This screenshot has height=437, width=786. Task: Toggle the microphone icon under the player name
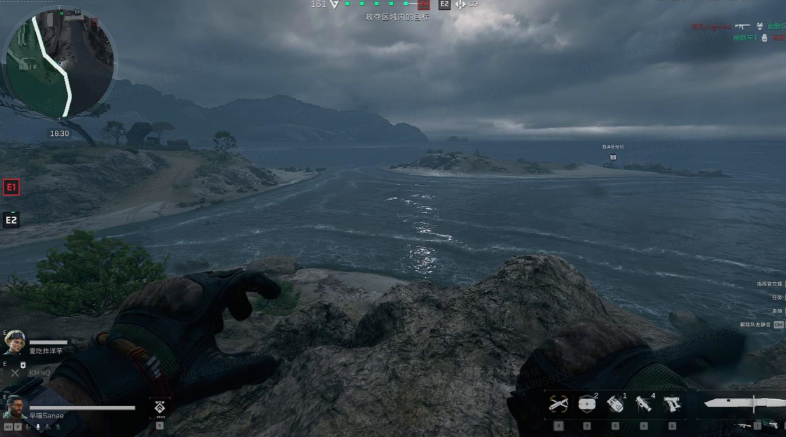(39, 428)
